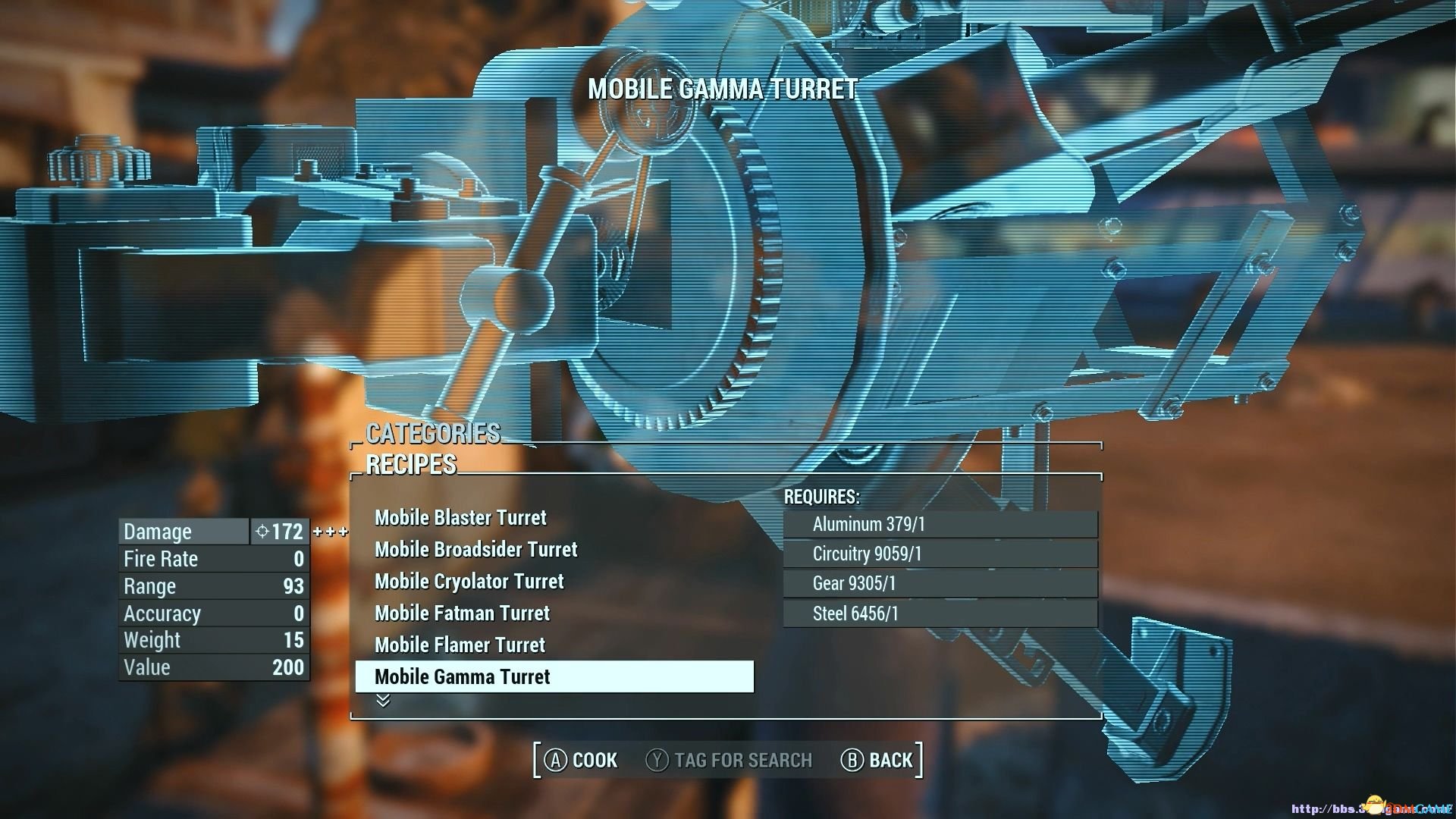Image resolution: width=1456 pixels, height=819 pixels.
Task: Click the highlighted Mobile Gamma Turret row
Action: (x=554, y=676)
